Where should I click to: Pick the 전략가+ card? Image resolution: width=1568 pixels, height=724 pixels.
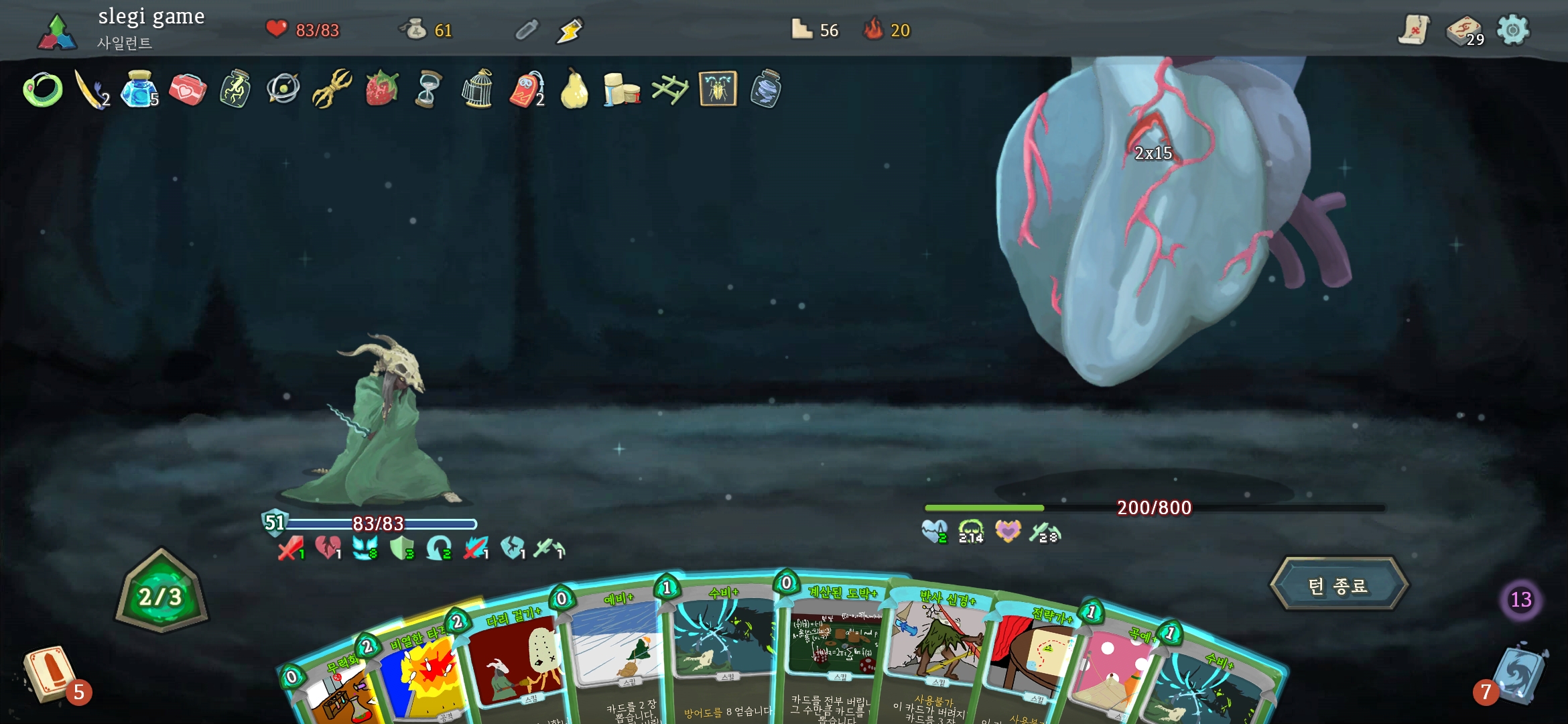pyautogui.click(x=1032, y=664)
